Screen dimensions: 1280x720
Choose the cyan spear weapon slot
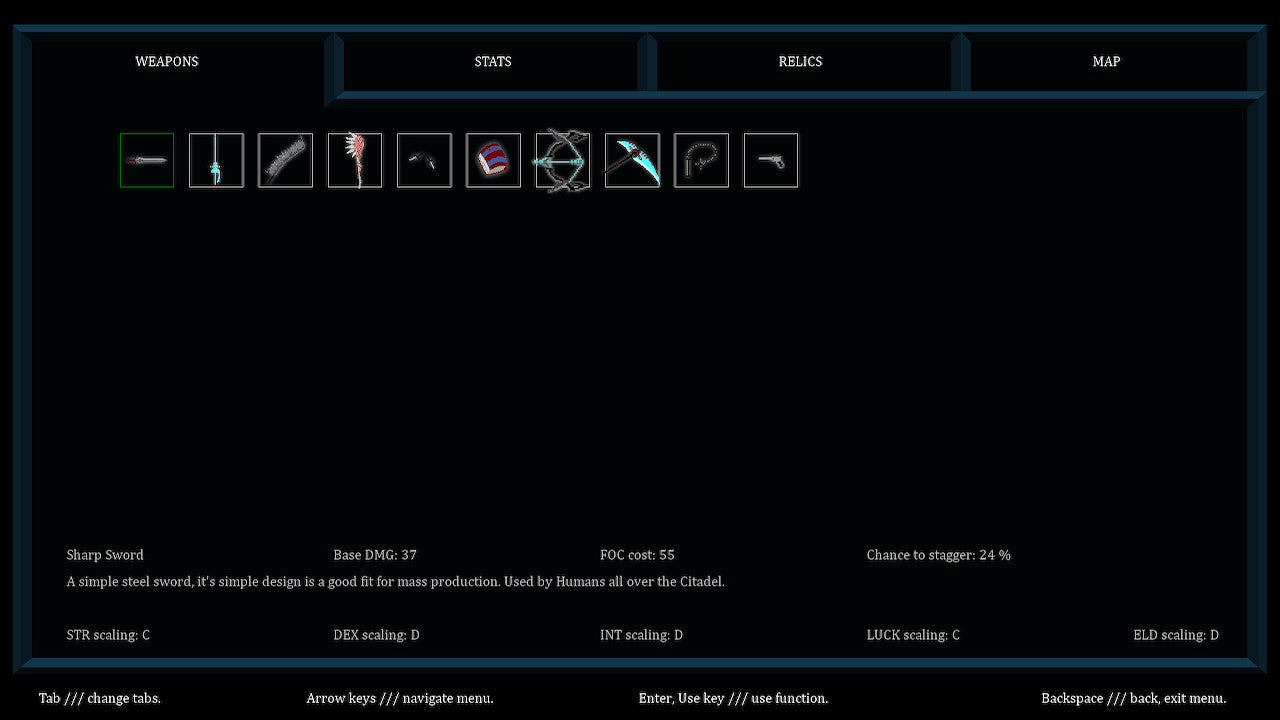pos(216,160)
